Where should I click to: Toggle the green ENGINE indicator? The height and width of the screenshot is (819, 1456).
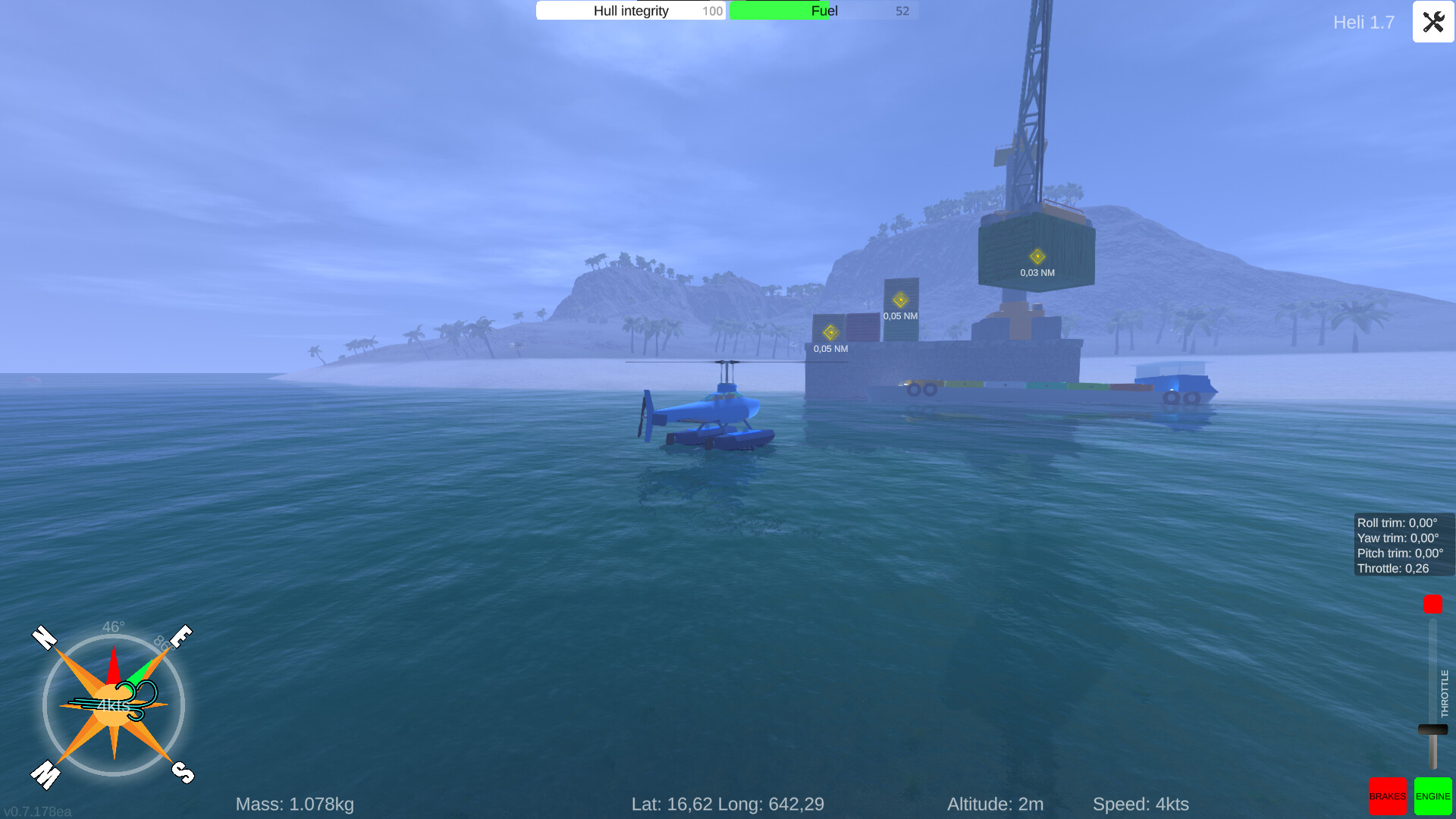[1432, 796]
